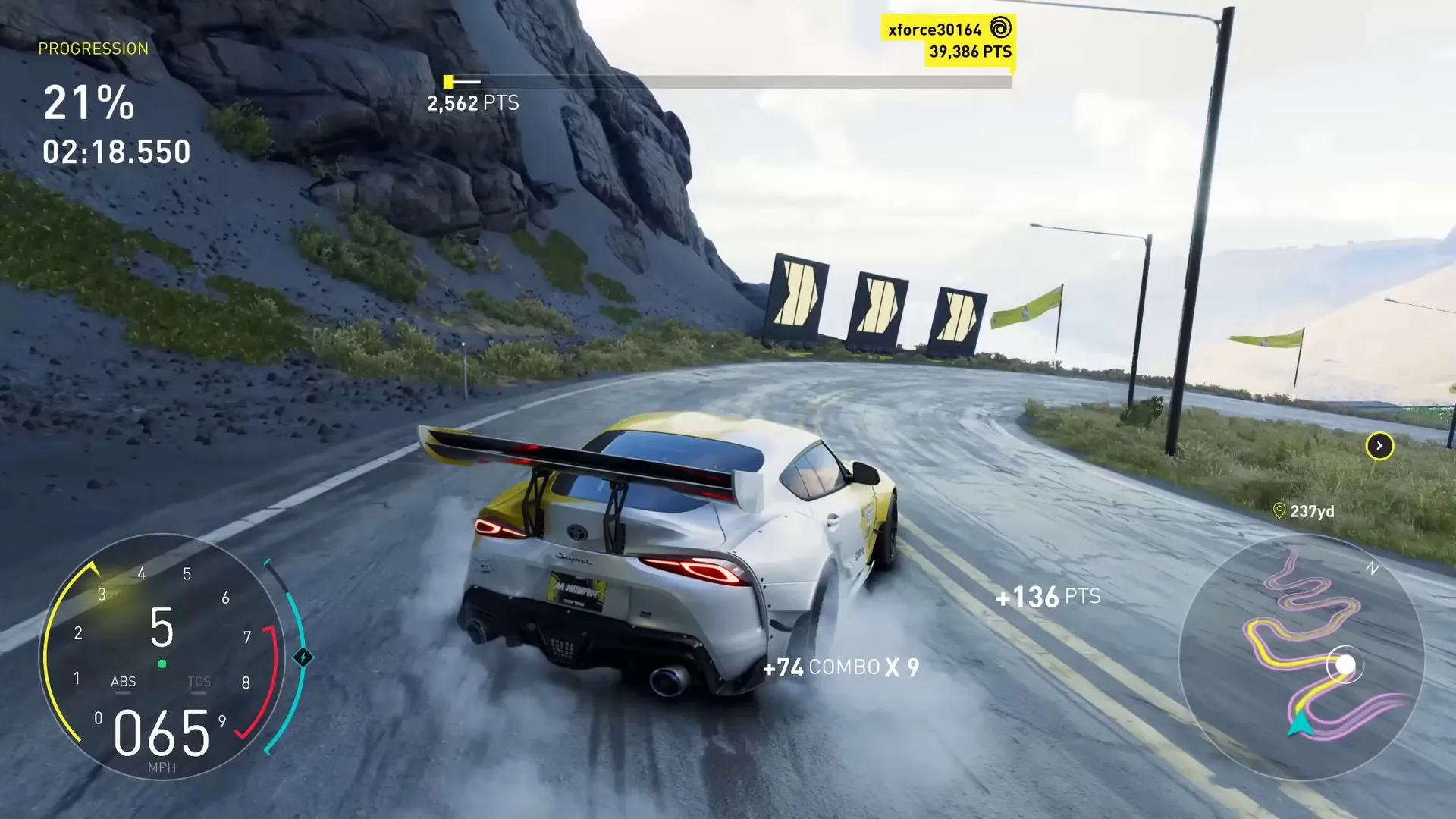This screenshot has width=1456, height=819.
Task: Click the white player position dot on the minimap
Action: (x=1345, y=665)
